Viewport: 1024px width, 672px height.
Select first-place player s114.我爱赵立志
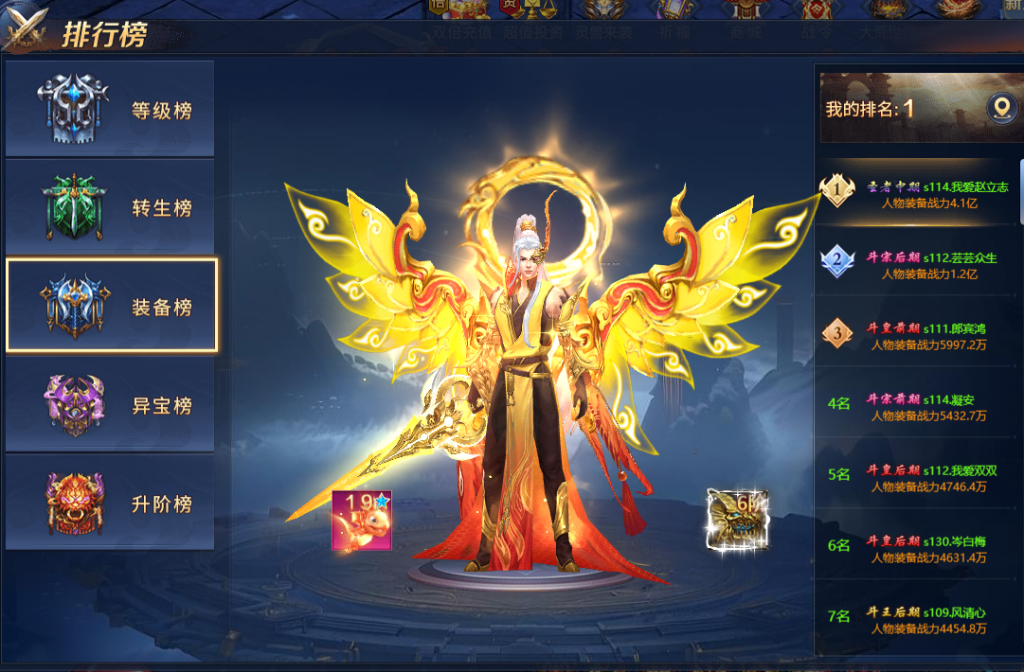(920, 194)
